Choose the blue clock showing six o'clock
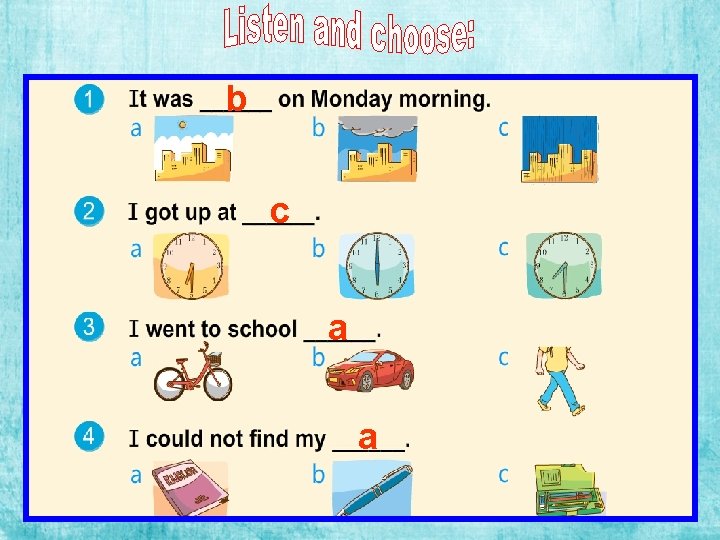720x540 pixels. click(x=376, y=266)
